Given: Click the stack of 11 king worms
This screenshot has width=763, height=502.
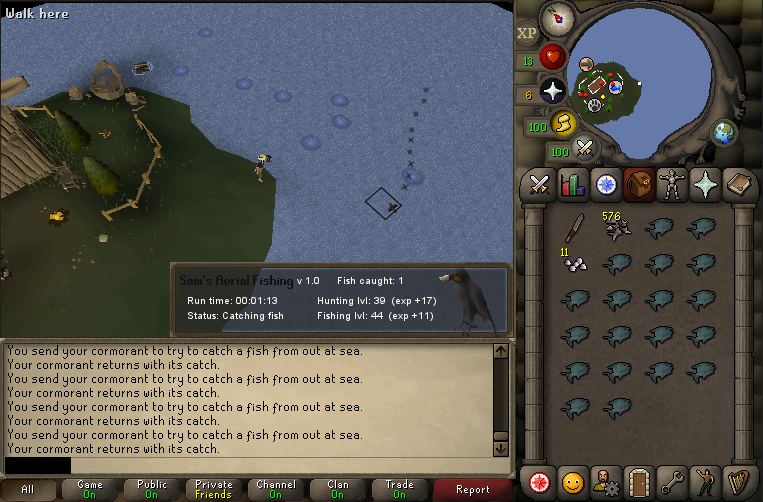Looking at the screenshot, I should pos(574,263).
